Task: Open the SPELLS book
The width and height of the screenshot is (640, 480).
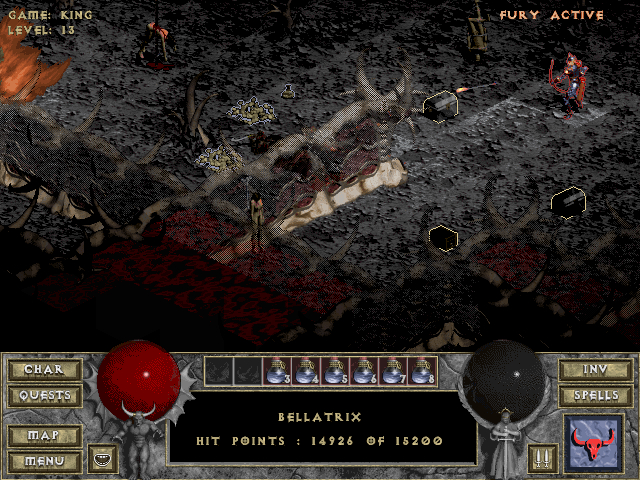Action: (x=595, y=395)
